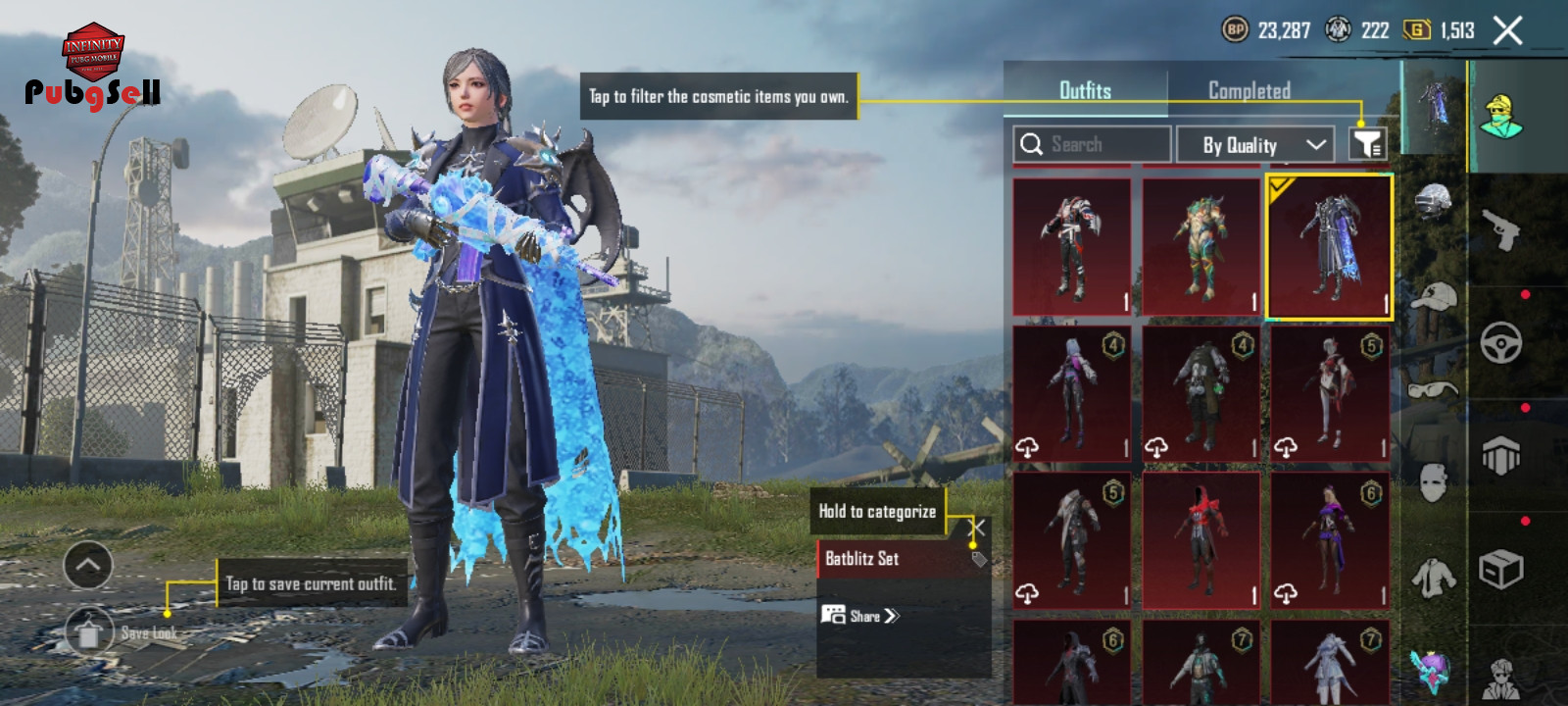Viewport: 1568px width, 706px height.
Task: Show the glasses category
Action: point(1433,389)
